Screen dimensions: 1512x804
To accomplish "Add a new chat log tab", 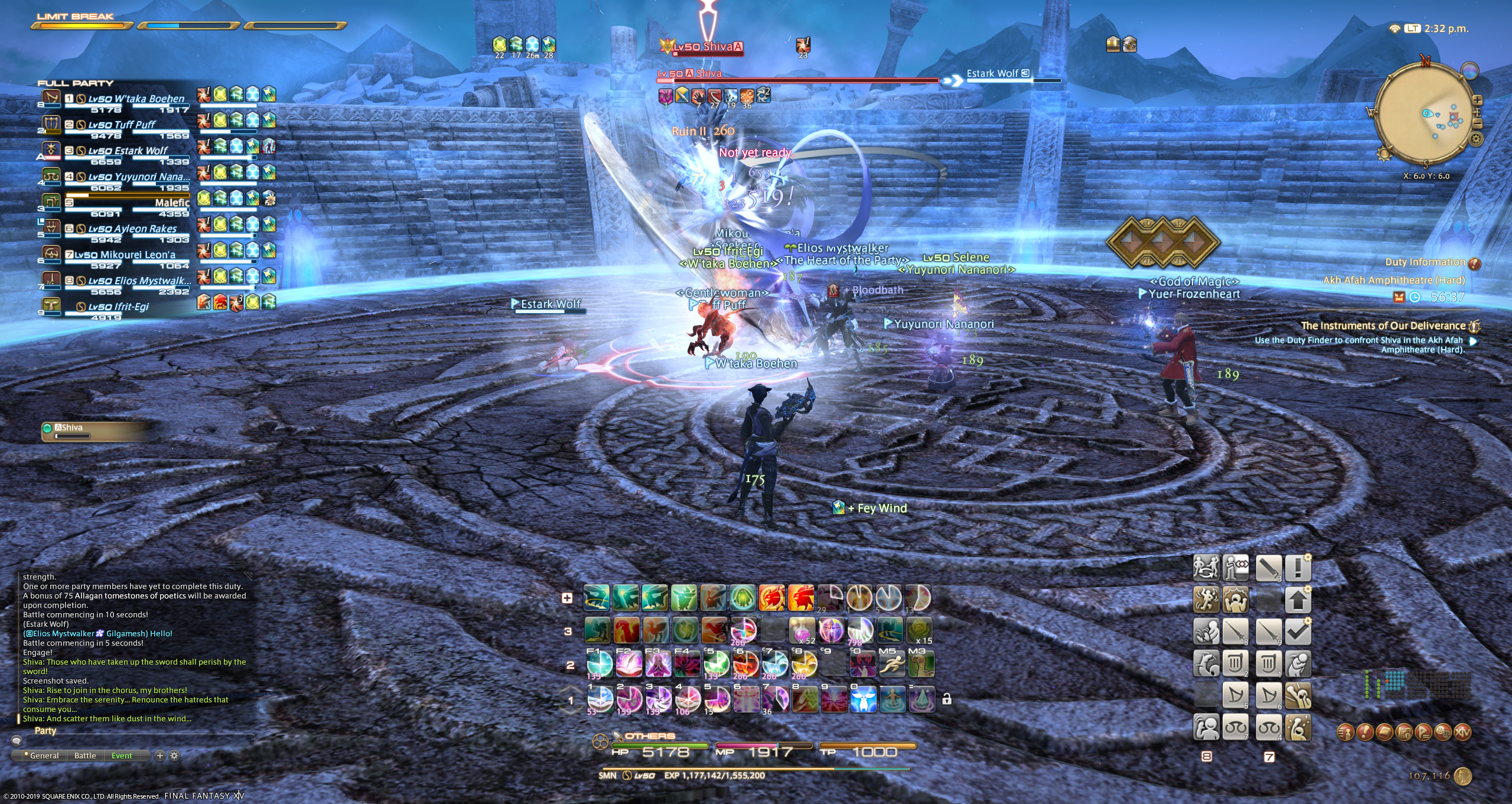I will coord(159,756).
